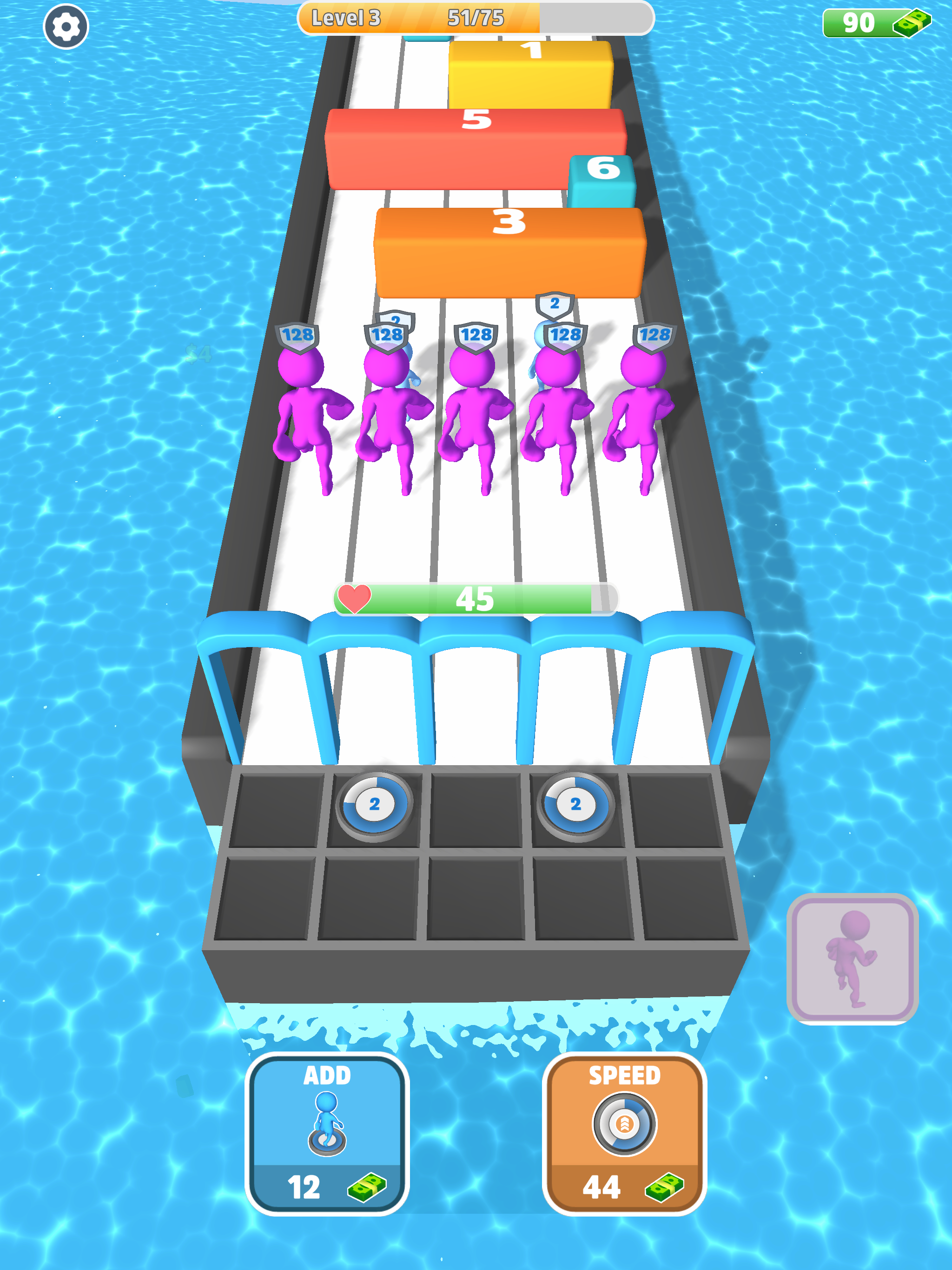The image size is (952, 1270).
Task: Purchase ADD for 12 cash
Action: [326, 1143]
